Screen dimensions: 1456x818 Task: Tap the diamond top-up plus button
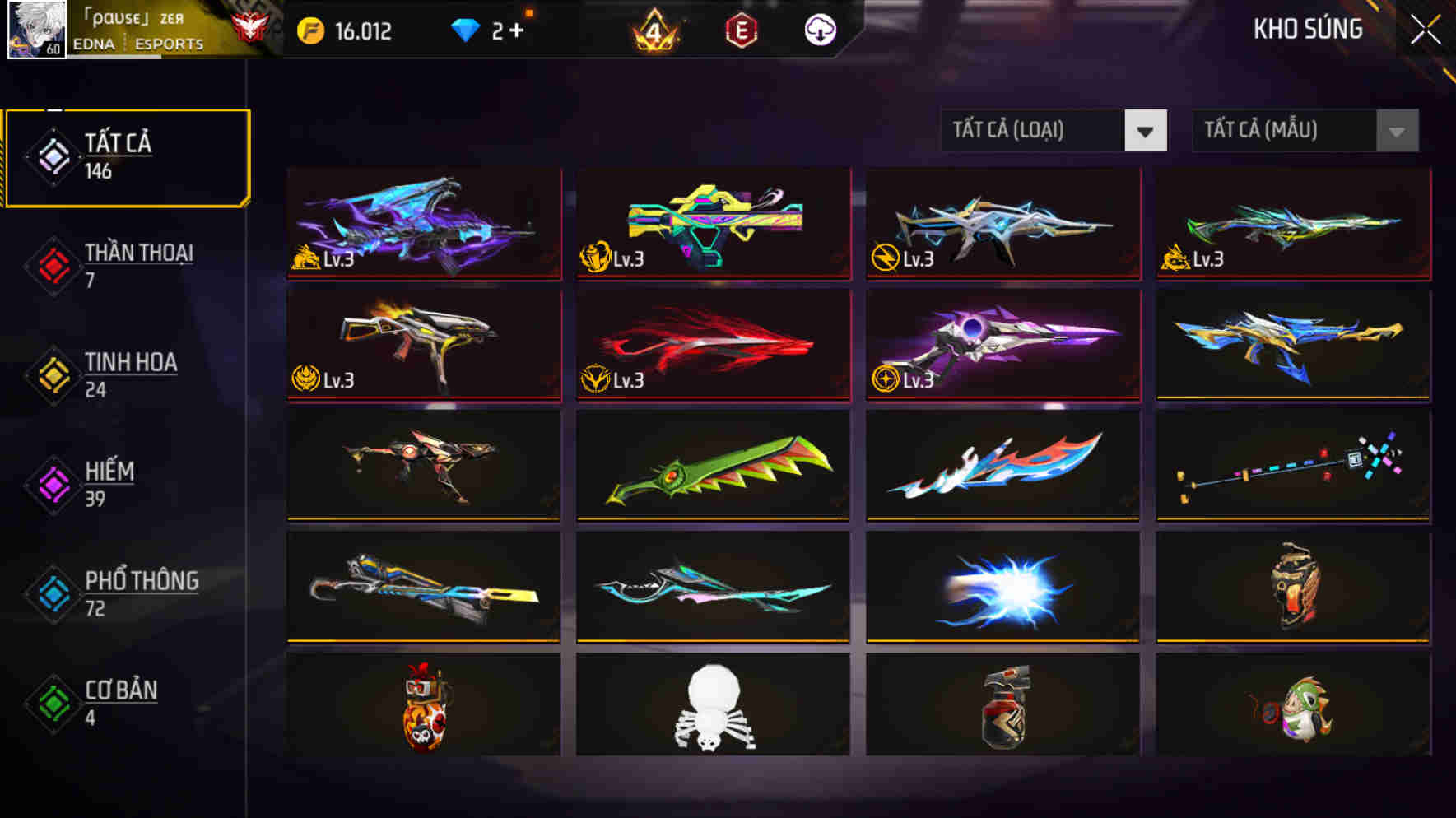click(x=520, y=30)
